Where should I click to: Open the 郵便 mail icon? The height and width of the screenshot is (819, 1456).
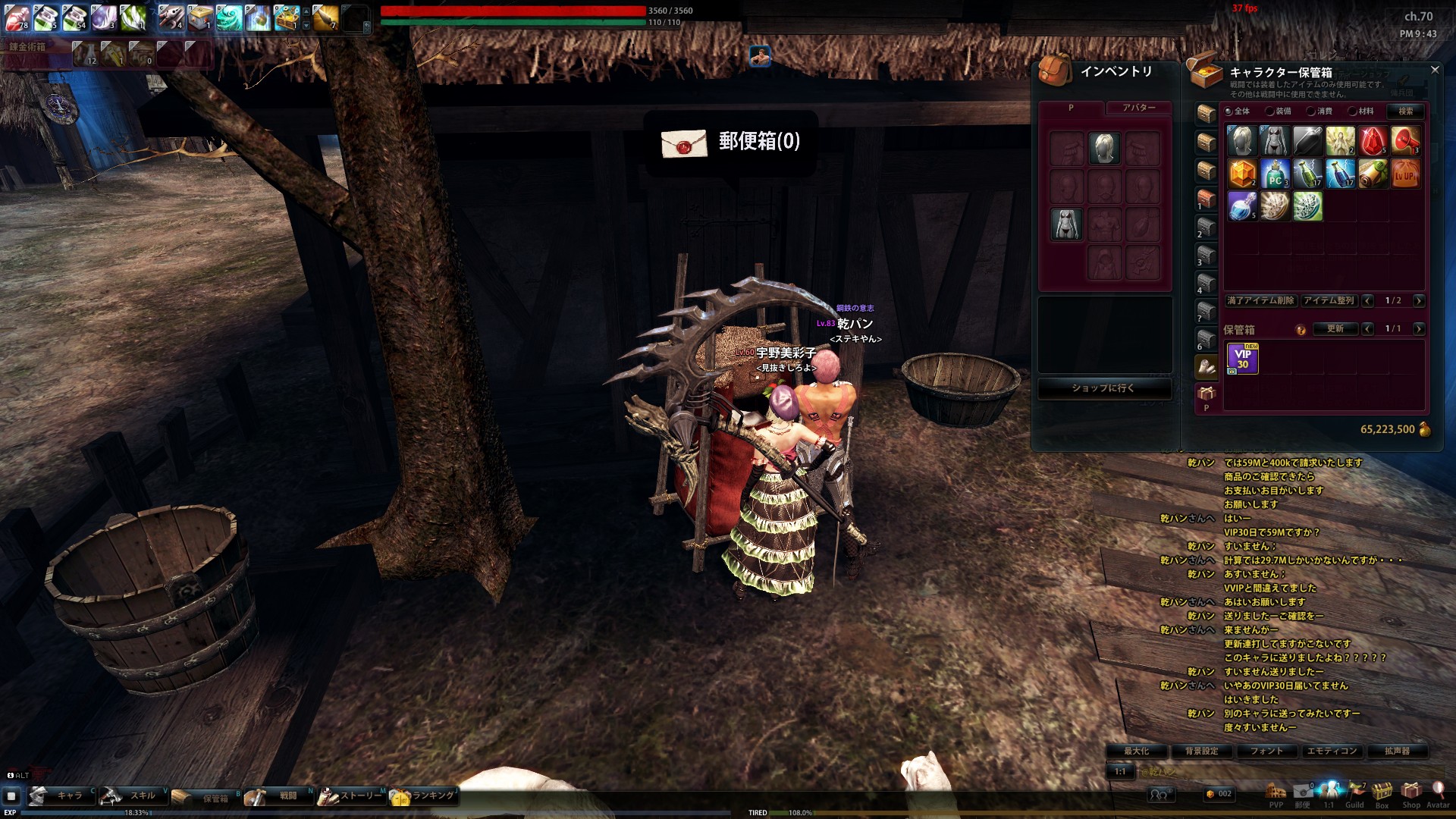tap(1303, 792)
